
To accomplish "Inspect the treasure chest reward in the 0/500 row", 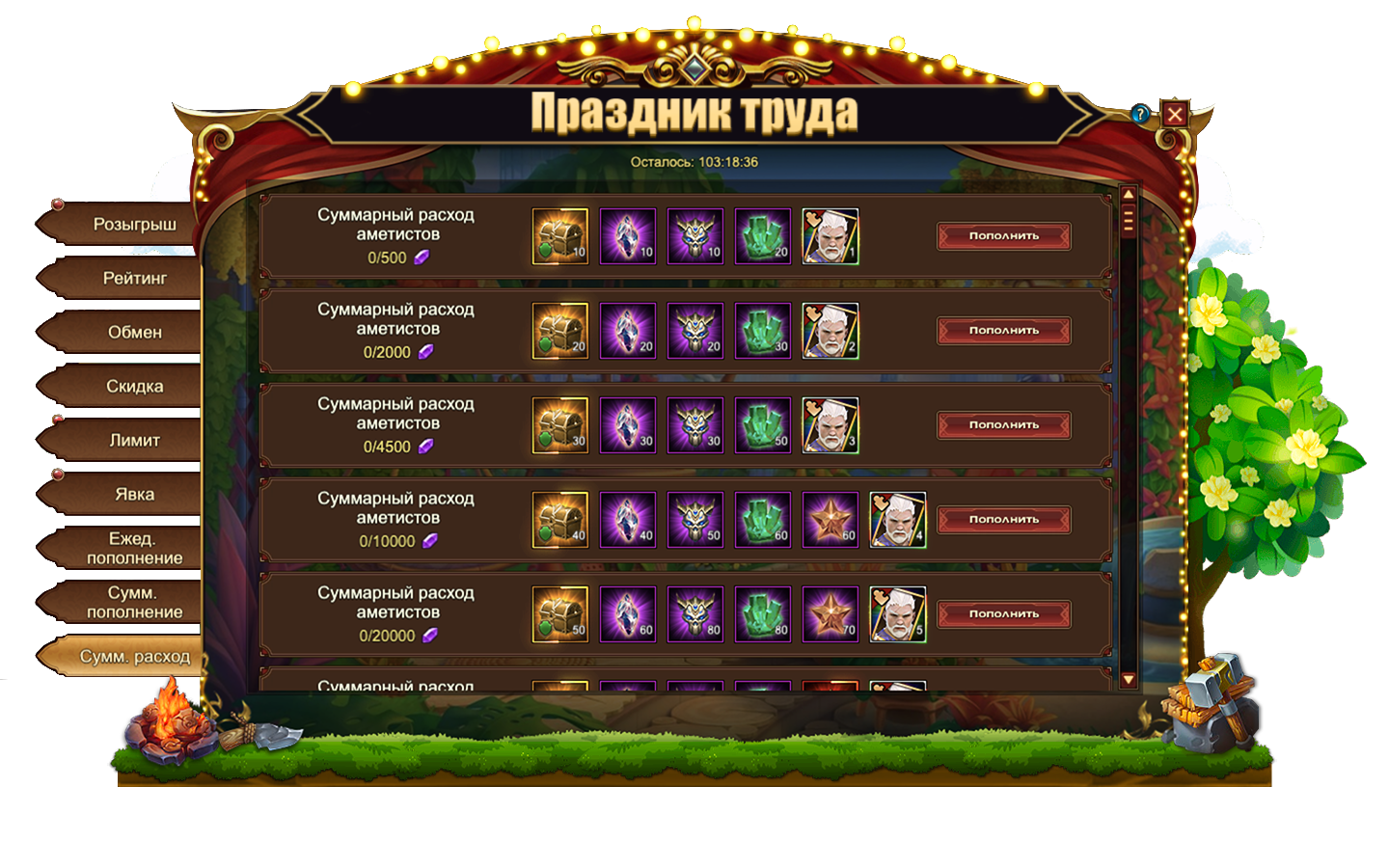I will [559, 236].
